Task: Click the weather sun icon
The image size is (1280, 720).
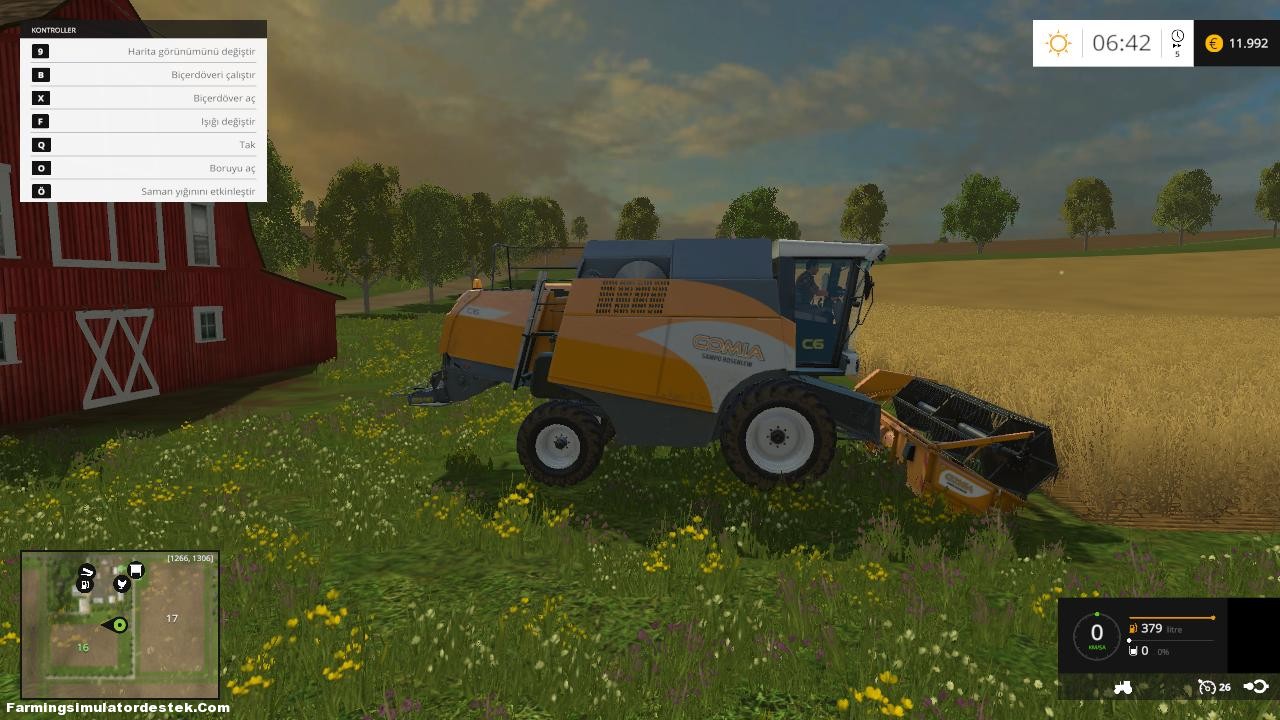Action: [1056, 42]
